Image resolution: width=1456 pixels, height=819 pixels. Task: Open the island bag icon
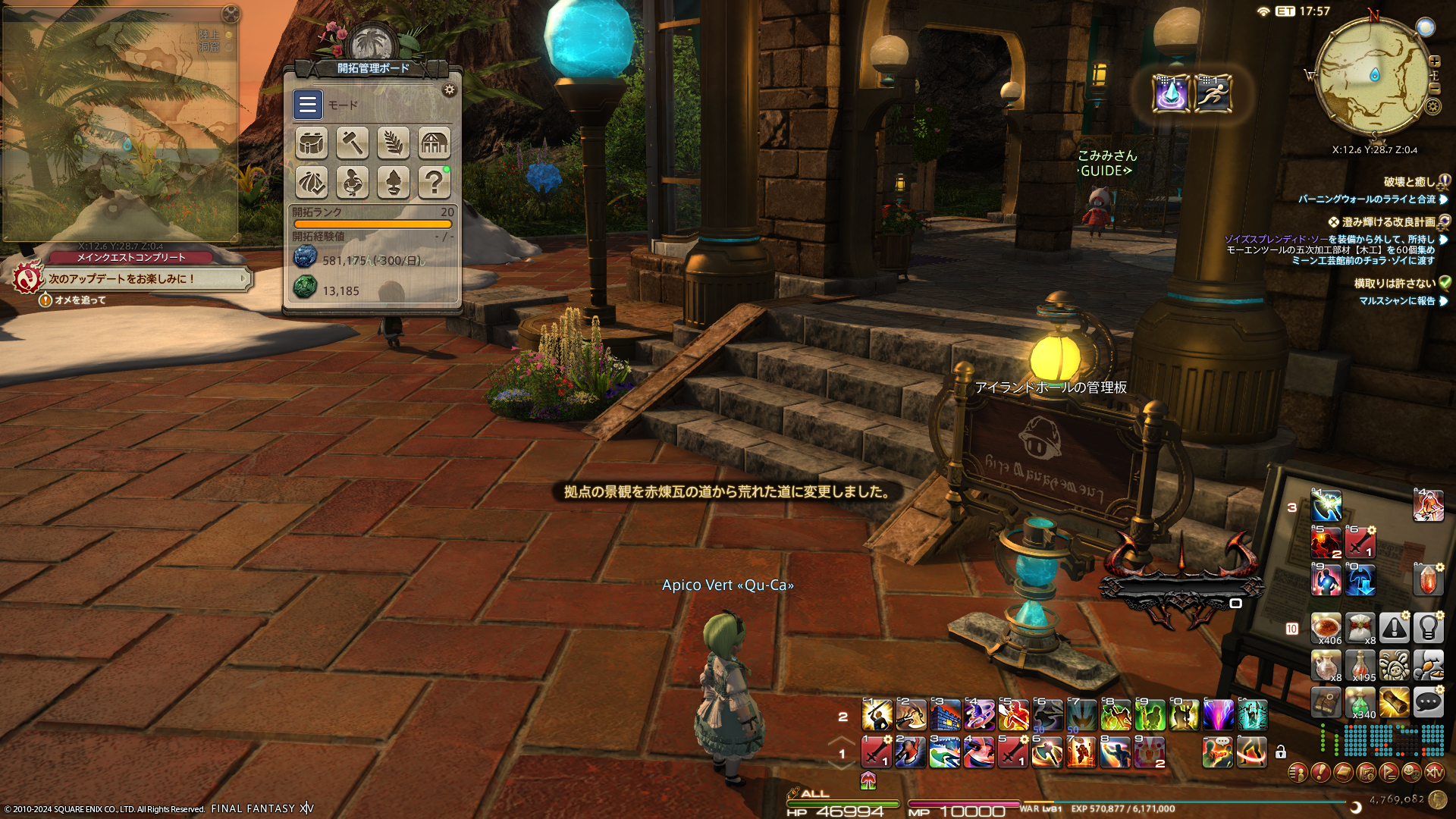(312, 143)
